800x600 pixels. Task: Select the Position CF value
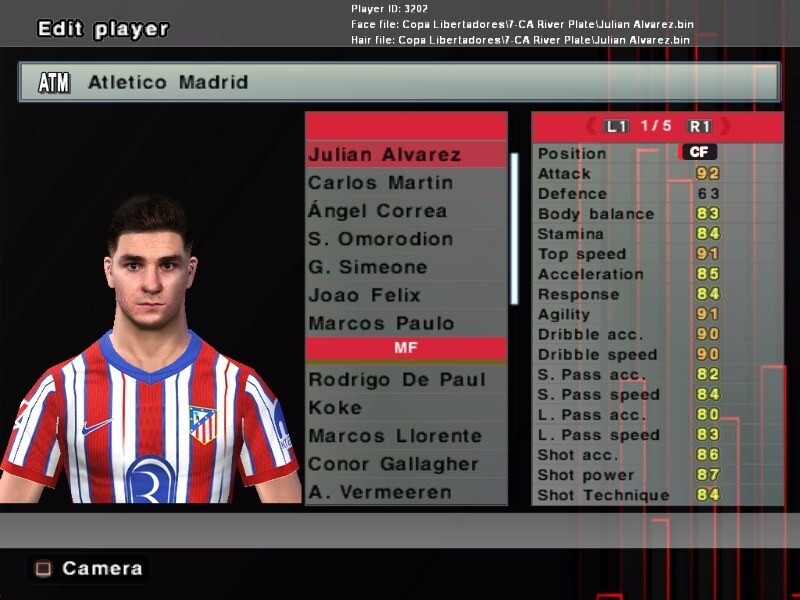tap(698, 152)
